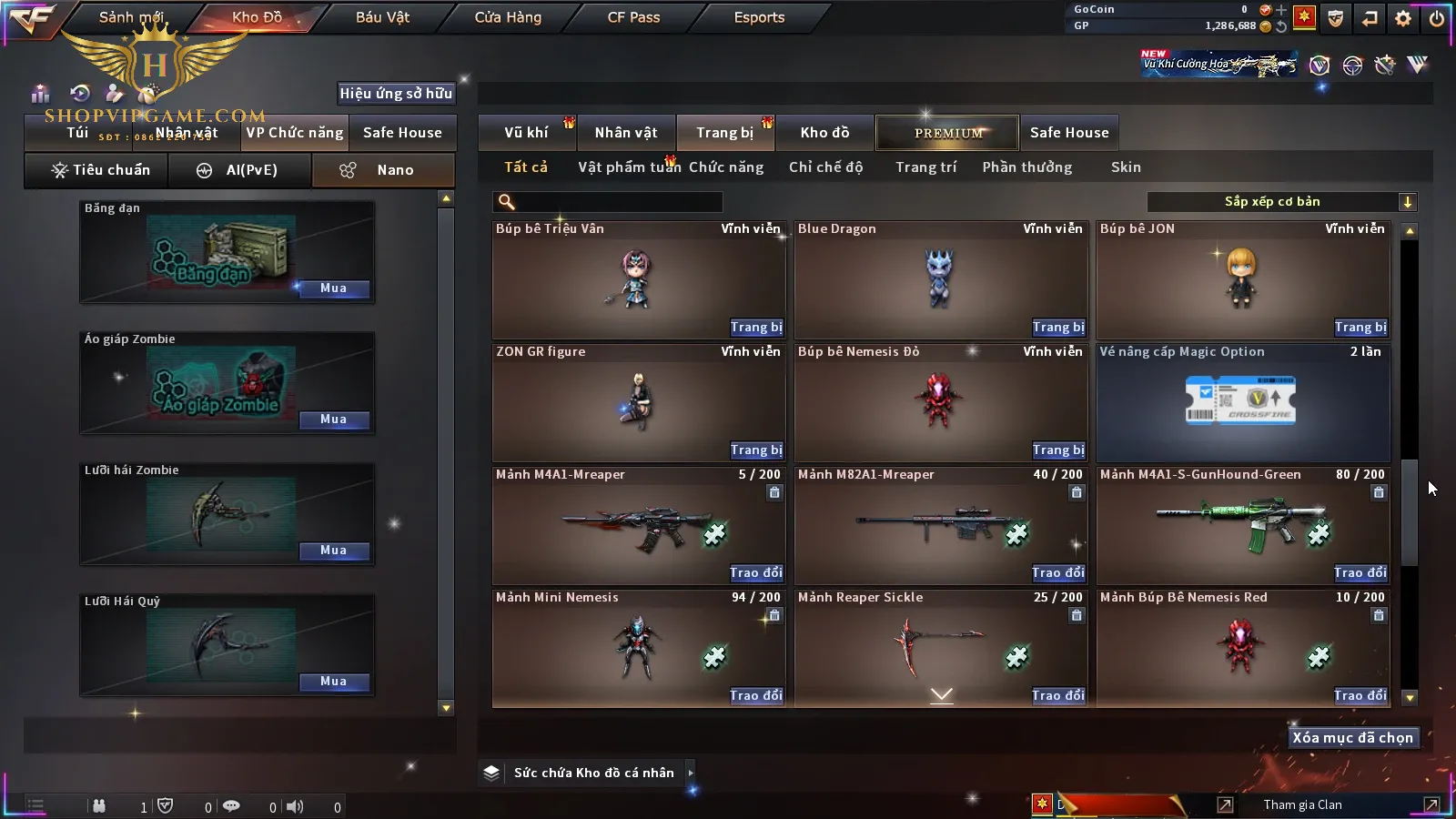Switch to the Vũ khí weapons tab
This screenshot has width=1456, height=819.
[x=527, y=133]
